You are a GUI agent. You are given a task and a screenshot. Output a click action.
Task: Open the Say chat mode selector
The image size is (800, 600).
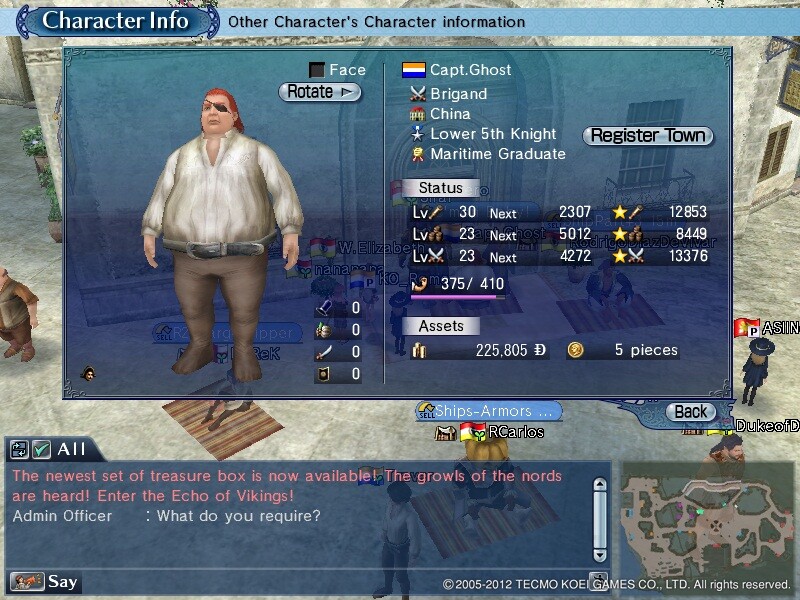click(x=44, y=581)
